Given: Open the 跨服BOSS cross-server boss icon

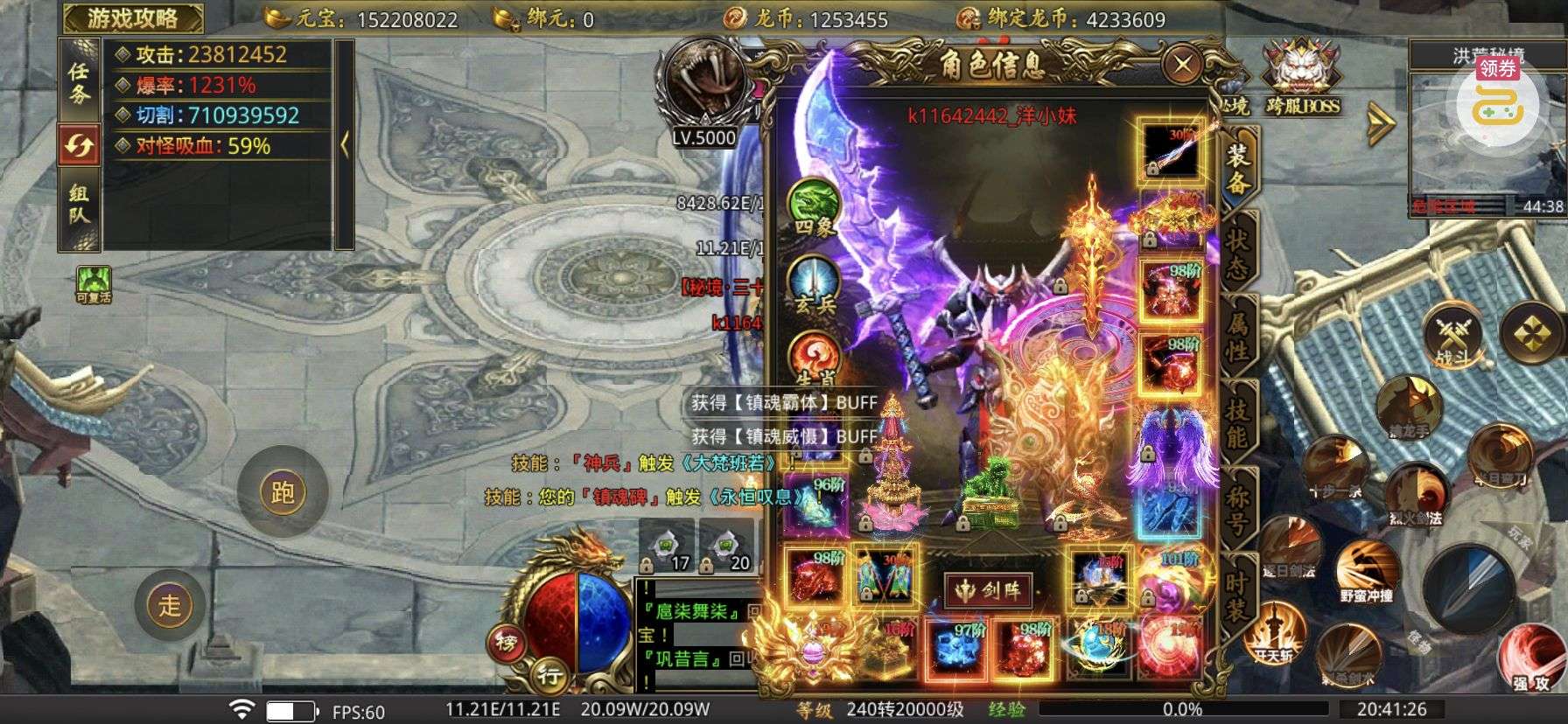Looking at the screenshot, I should tap(1302, 79).
